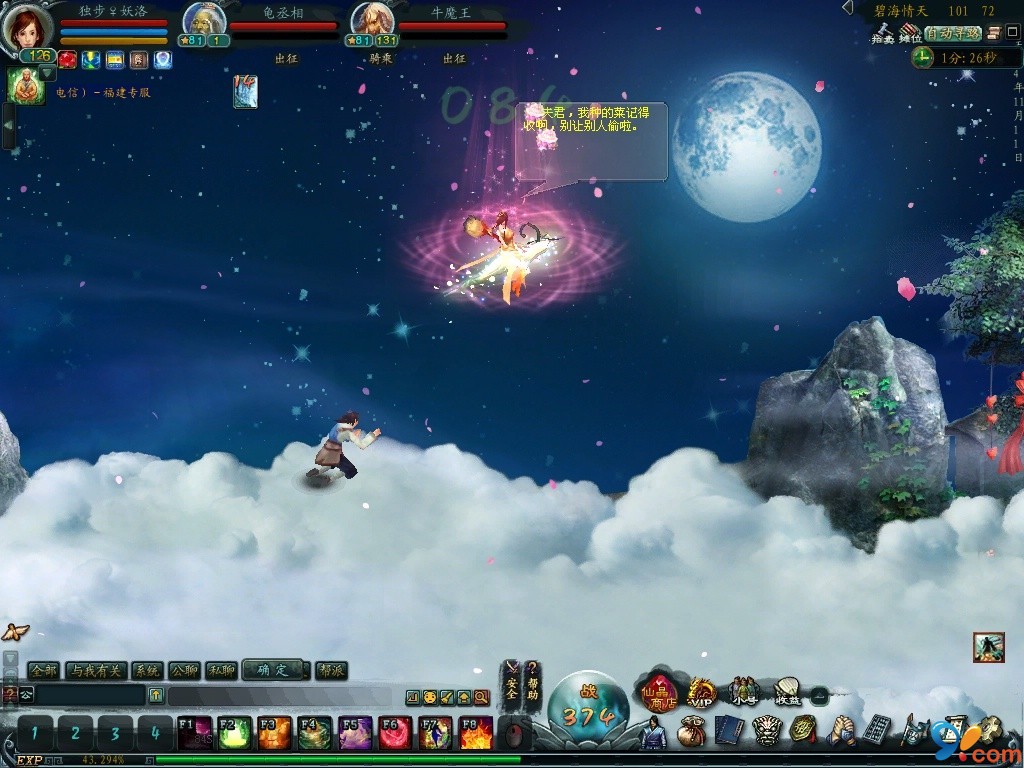Use the F2 green glow skill

pos(234,733)
